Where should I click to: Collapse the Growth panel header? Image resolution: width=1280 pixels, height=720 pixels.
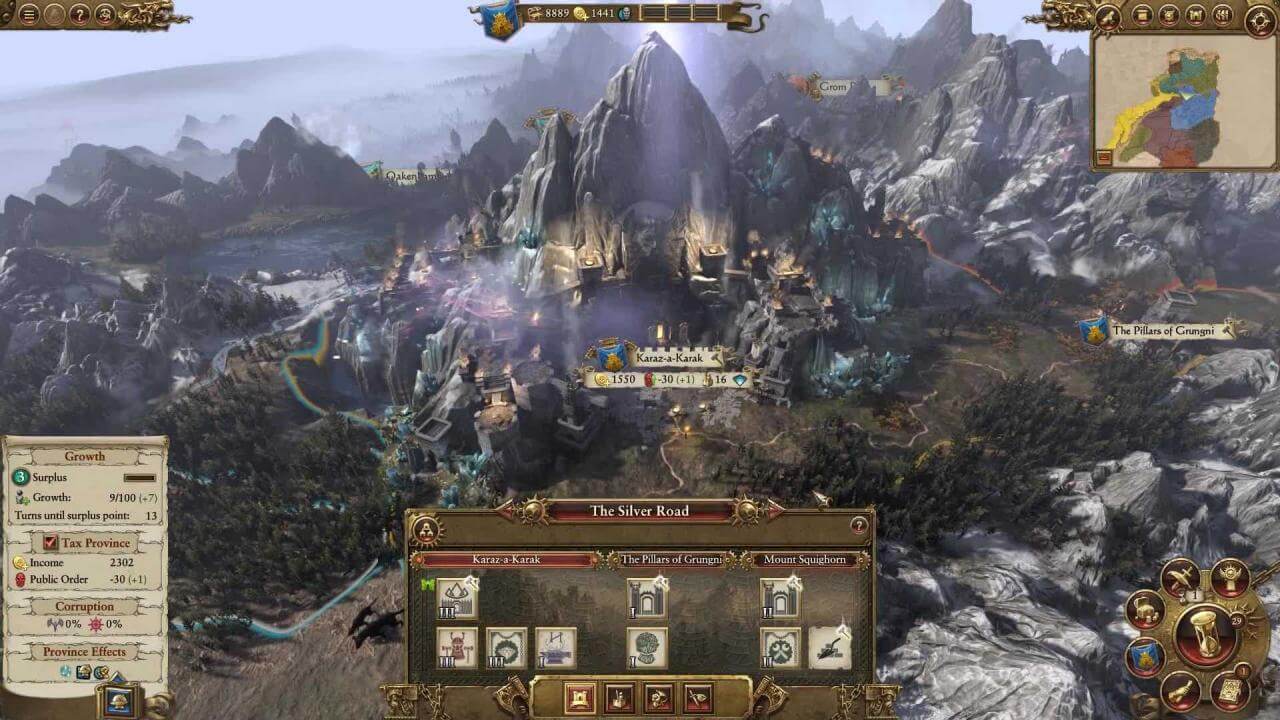[x=85, y=457]
